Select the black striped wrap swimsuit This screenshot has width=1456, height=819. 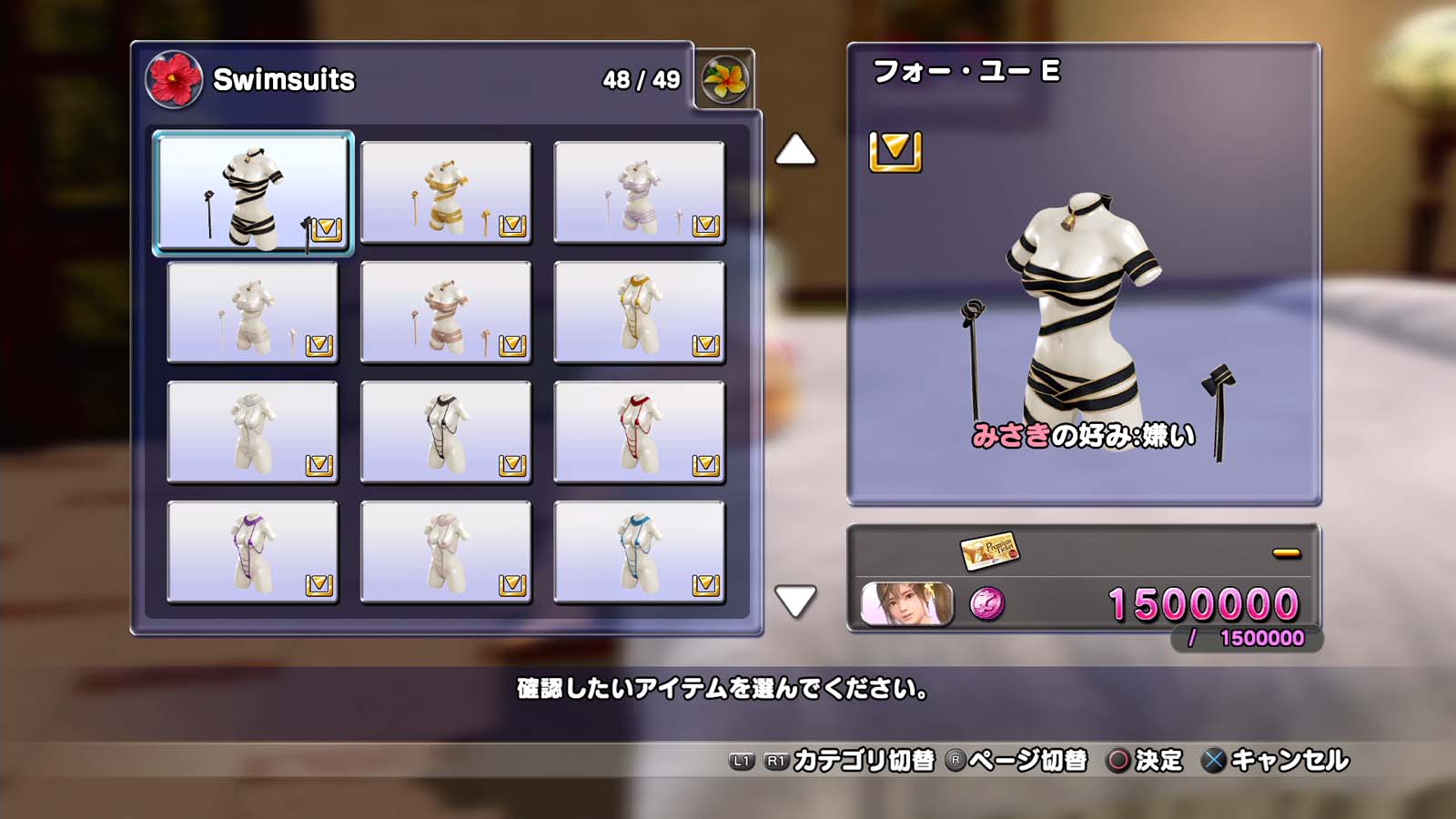coord(253,193)
